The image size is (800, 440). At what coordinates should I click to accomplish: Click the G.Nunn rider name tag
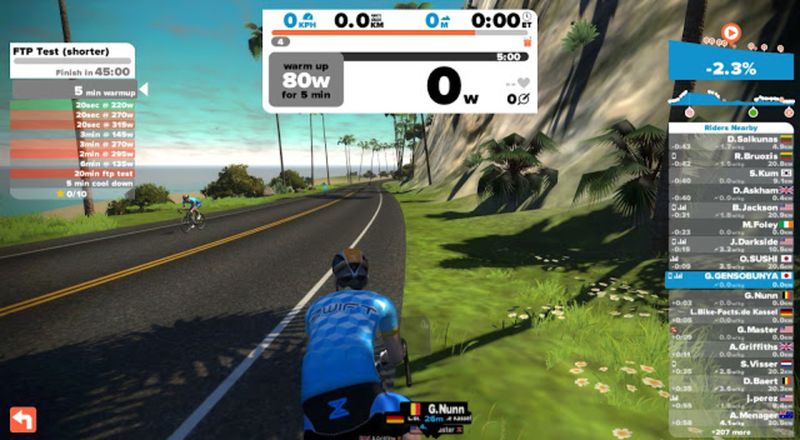[441, 409]
